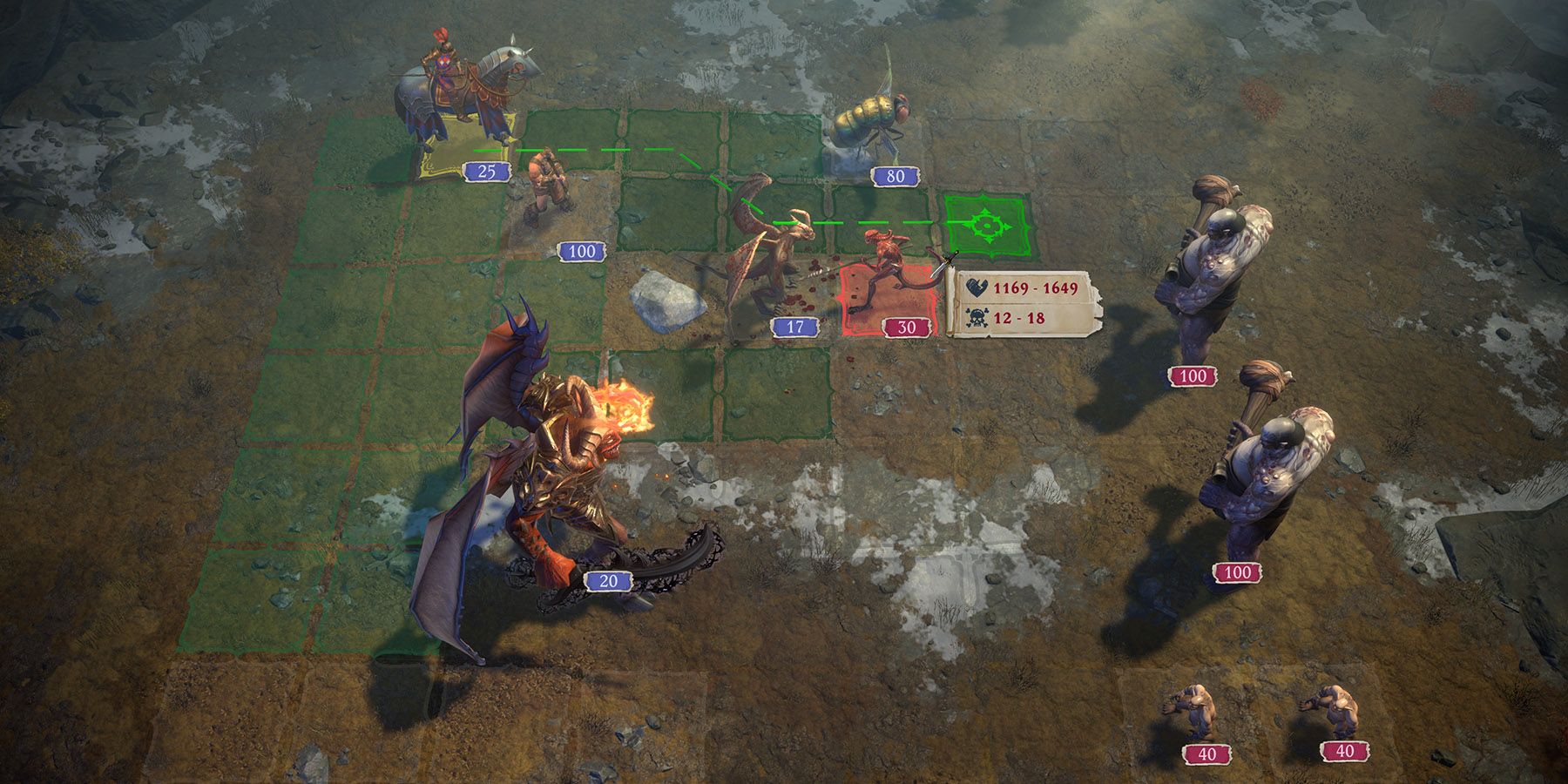Click the 100 plate under the archer
Viewport: 1568px width, 784px height.
coord(581,252)
